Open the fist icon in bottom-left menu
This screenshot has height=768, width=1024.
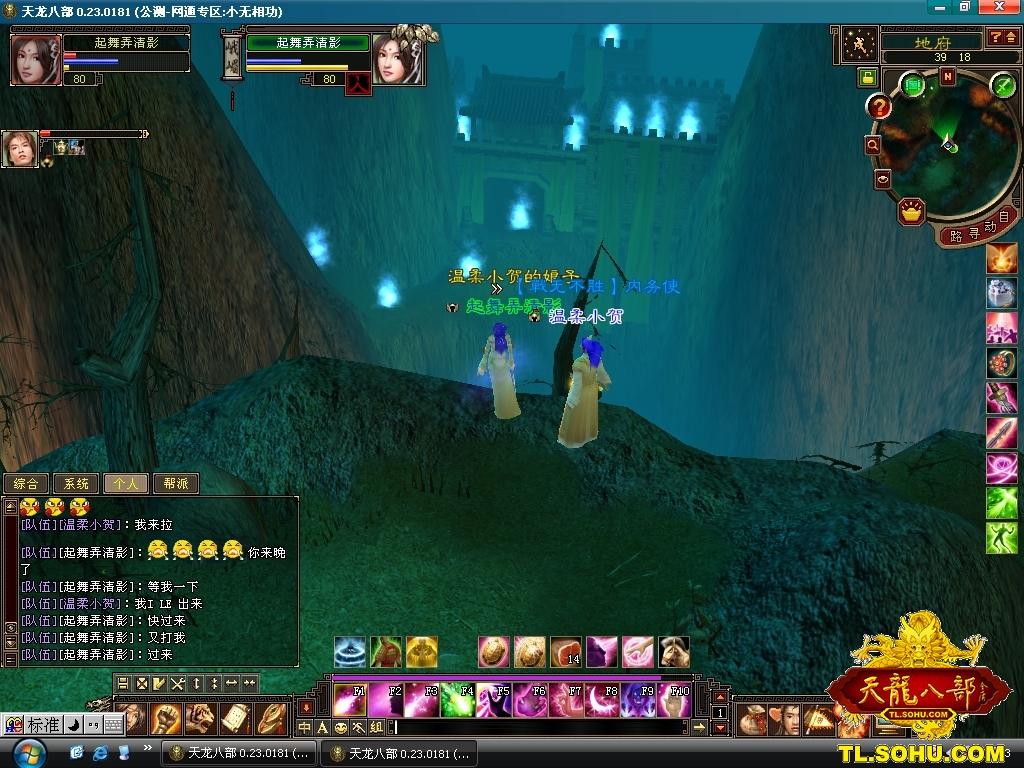coord(165,717)
